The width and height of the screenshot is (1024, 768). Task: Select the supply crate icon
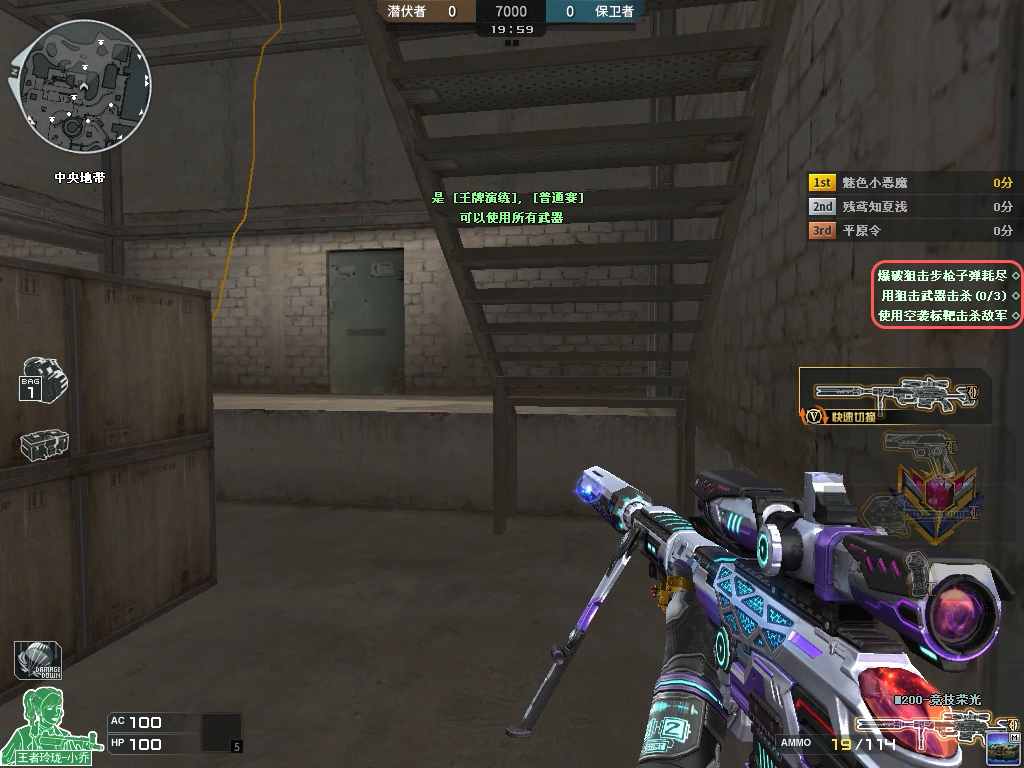tap(44, 445)
